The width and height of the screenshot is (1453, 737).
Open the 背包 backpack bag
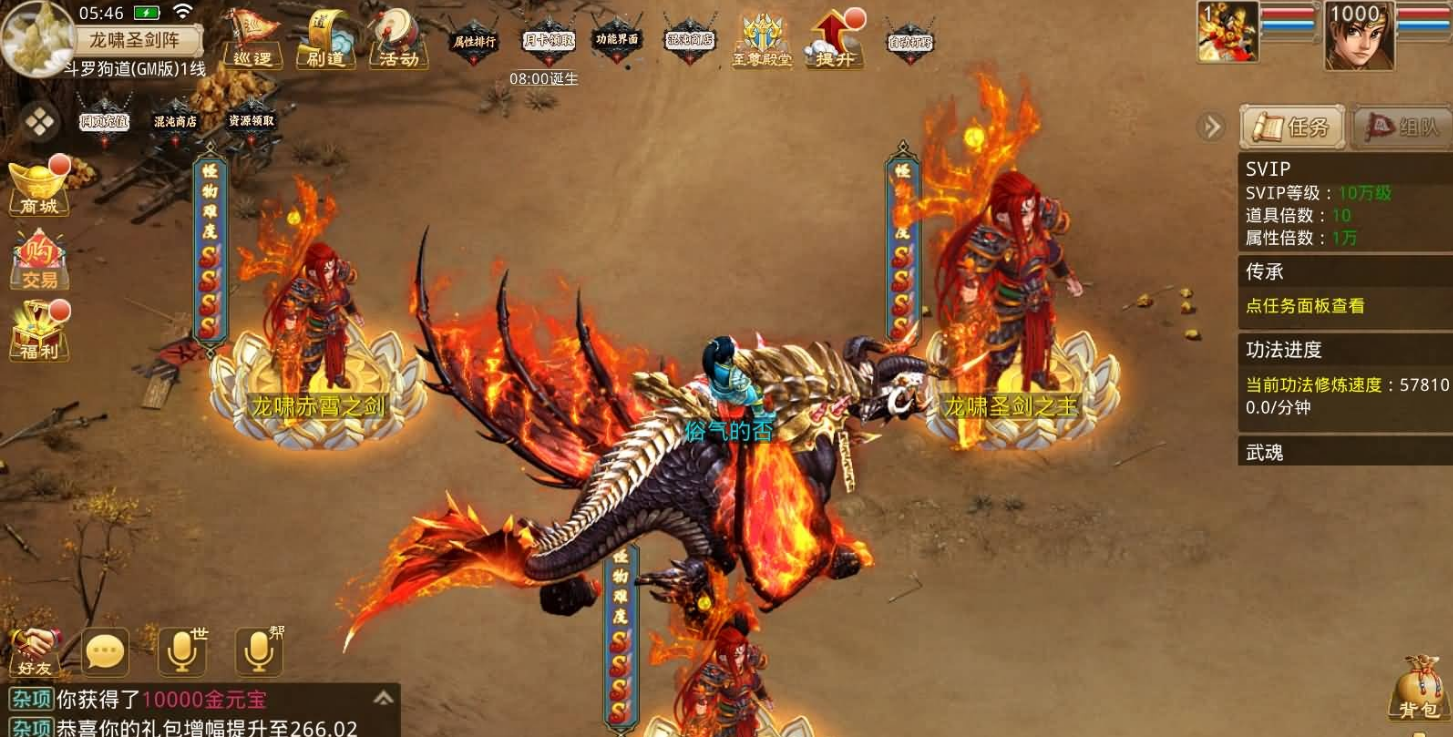tap(1420, 688)
